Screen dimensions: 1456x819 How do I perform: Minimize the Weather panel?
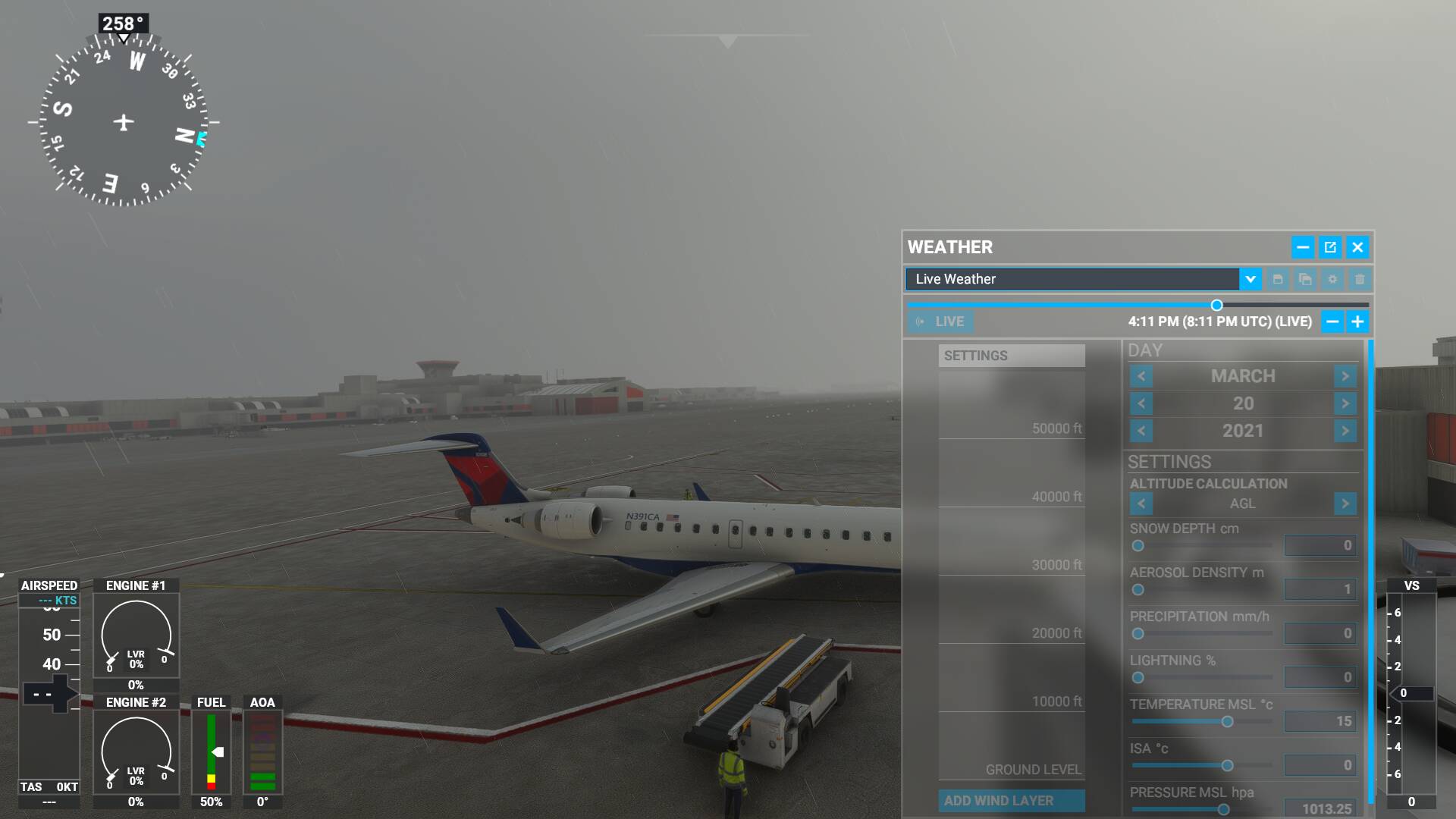click(1303, 247)
